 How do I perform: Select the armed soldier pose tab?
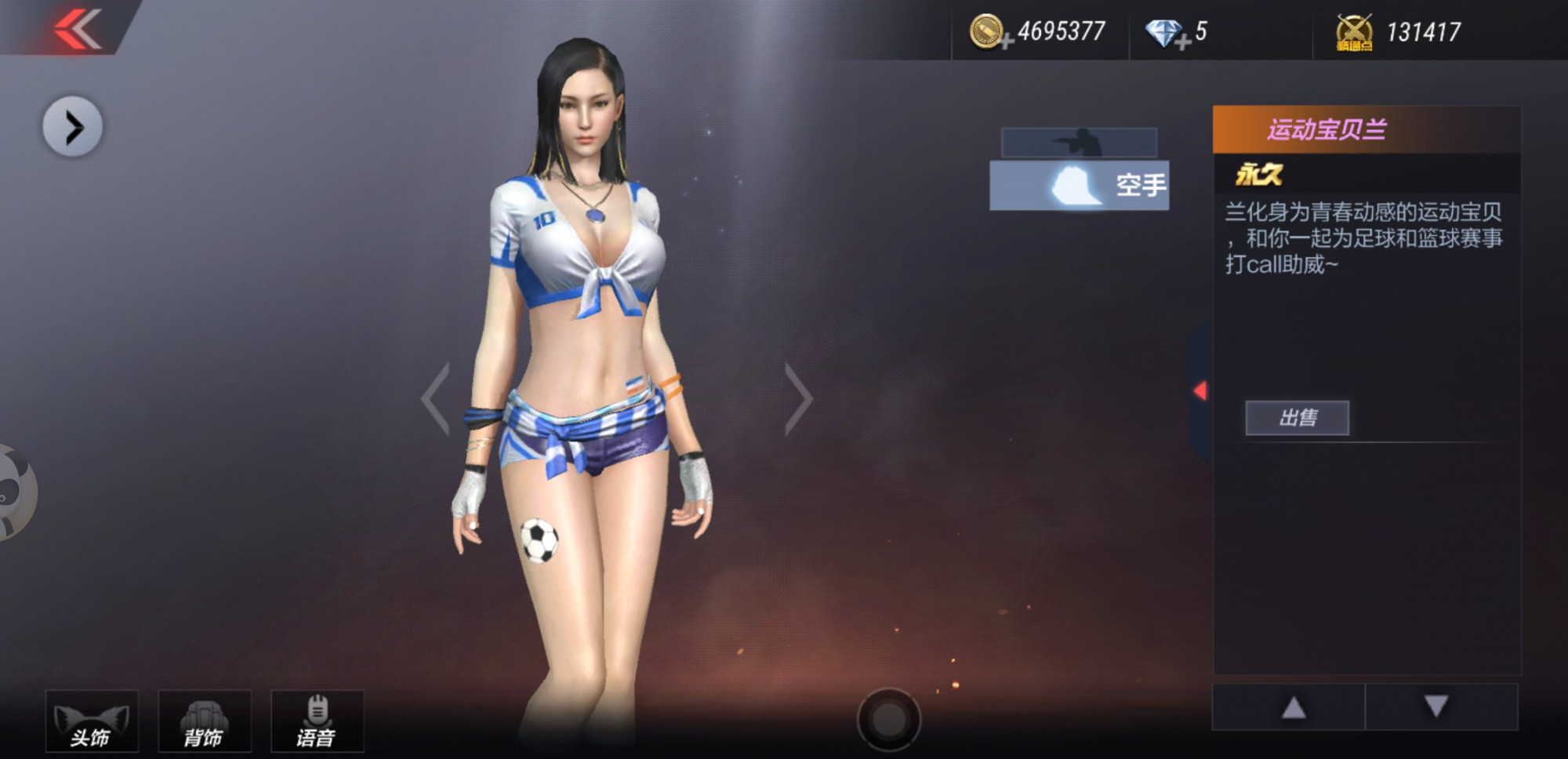click(1079, 143)
